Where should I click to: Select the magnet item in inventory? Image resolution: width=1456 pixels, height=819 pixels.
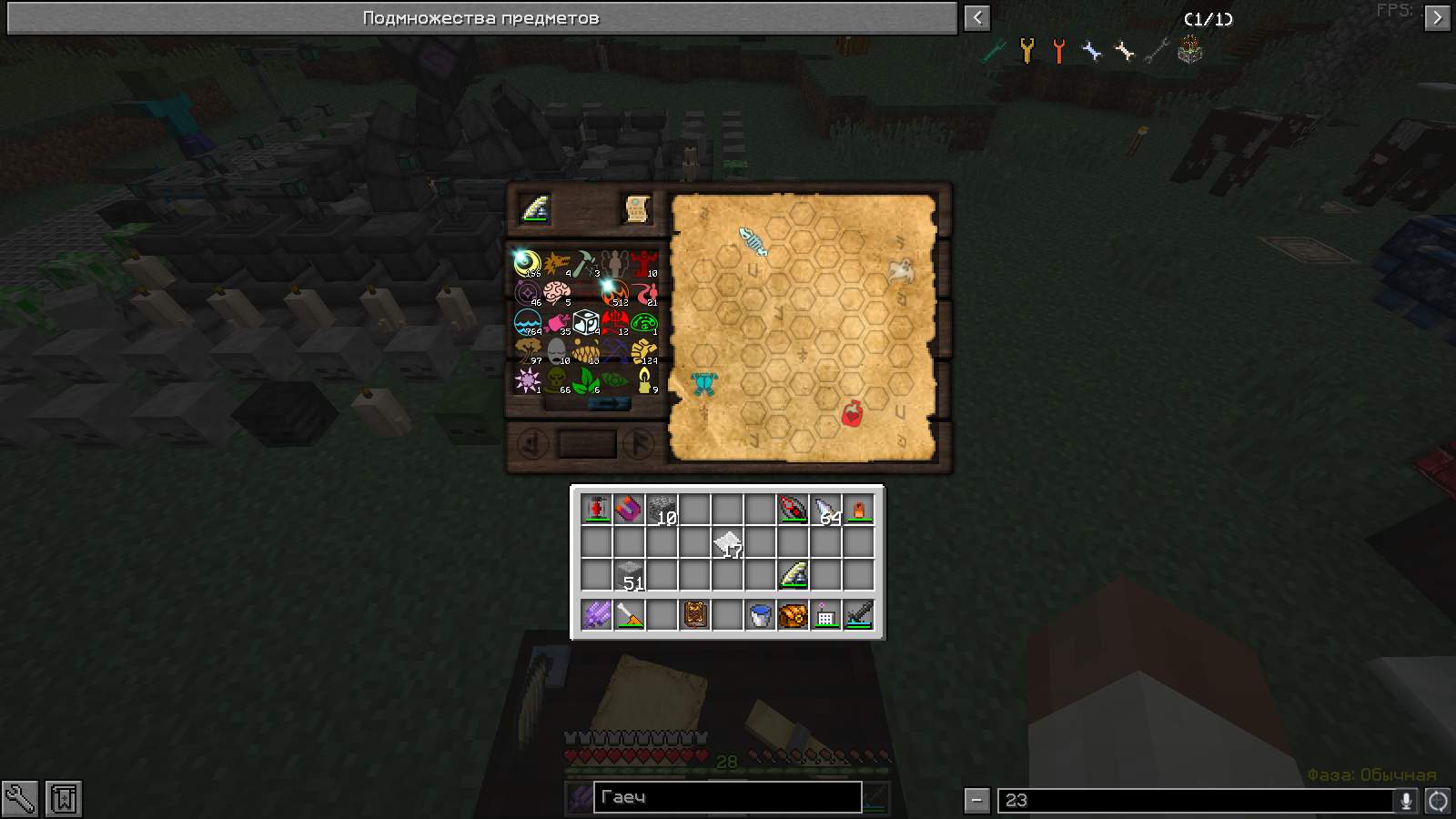(x=629, y=509)
